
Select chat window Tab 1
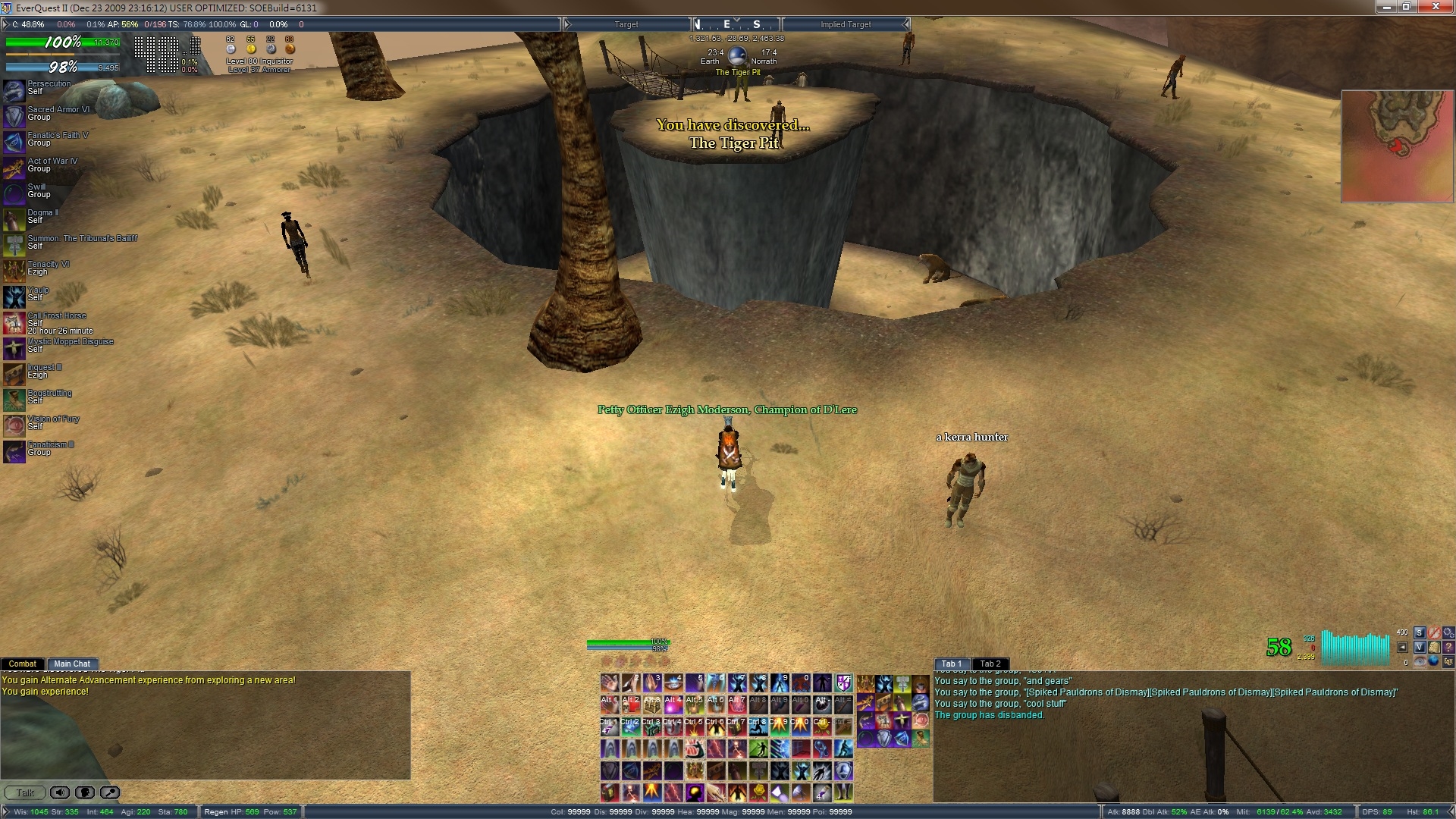point(951,664)
